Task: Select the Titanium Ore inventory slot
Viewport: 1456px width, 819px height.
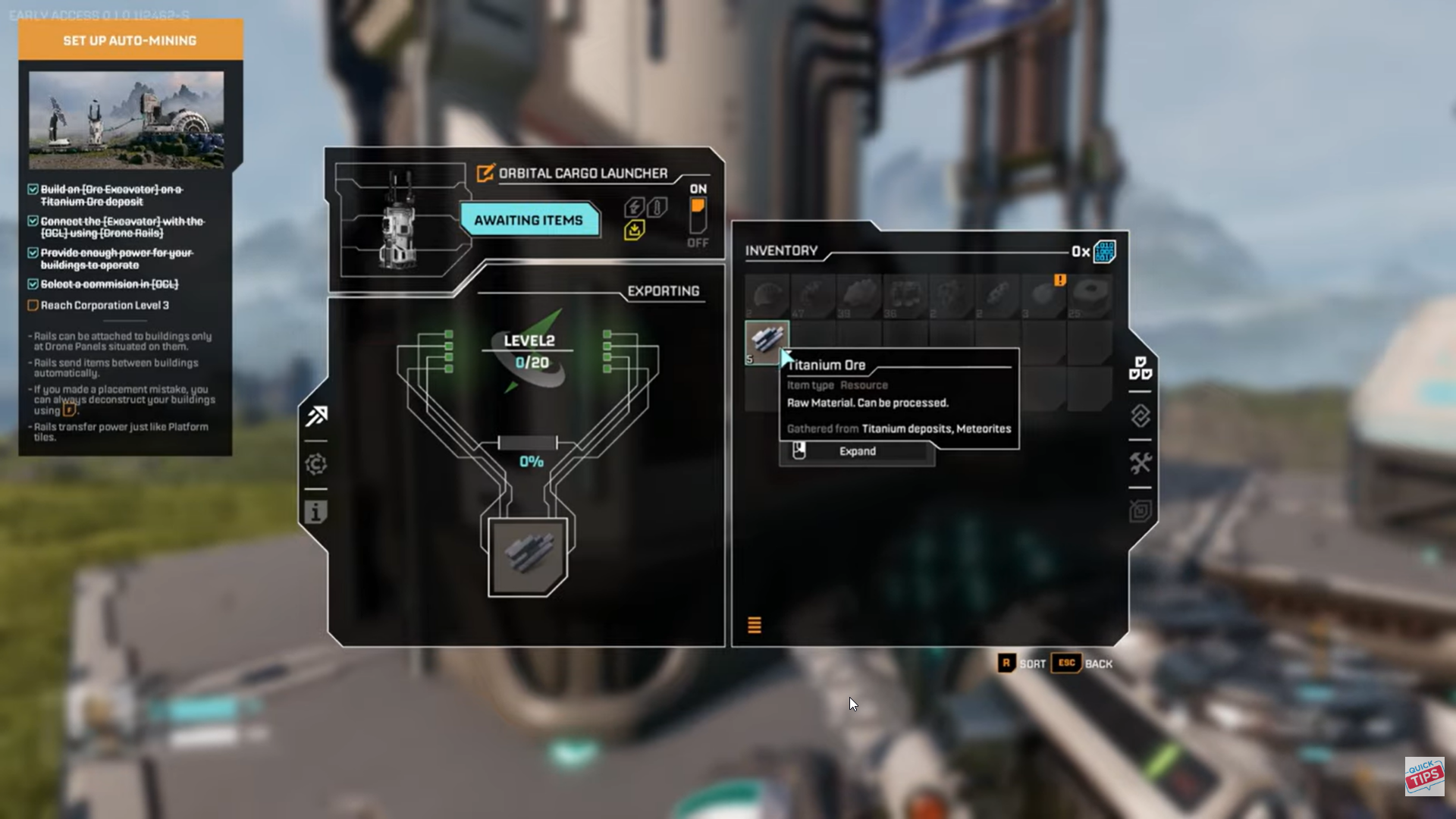Action: [767, 342]
